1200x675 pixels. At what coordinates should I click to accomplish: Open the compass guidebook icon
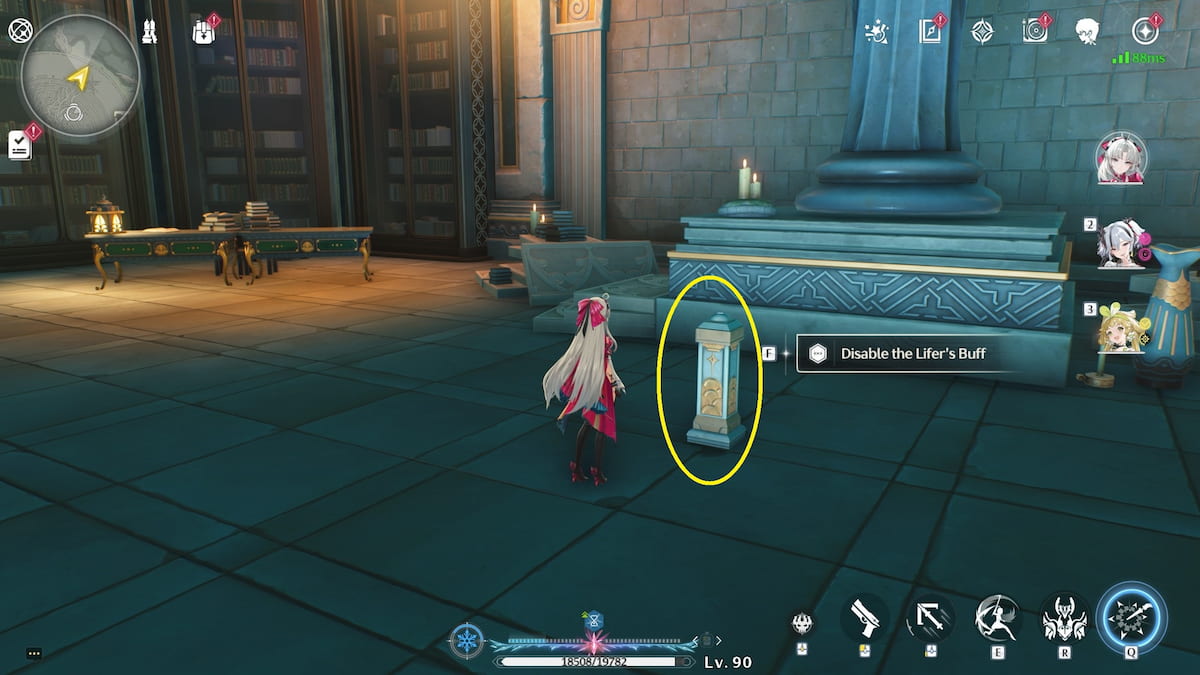(x=930, y=32)
